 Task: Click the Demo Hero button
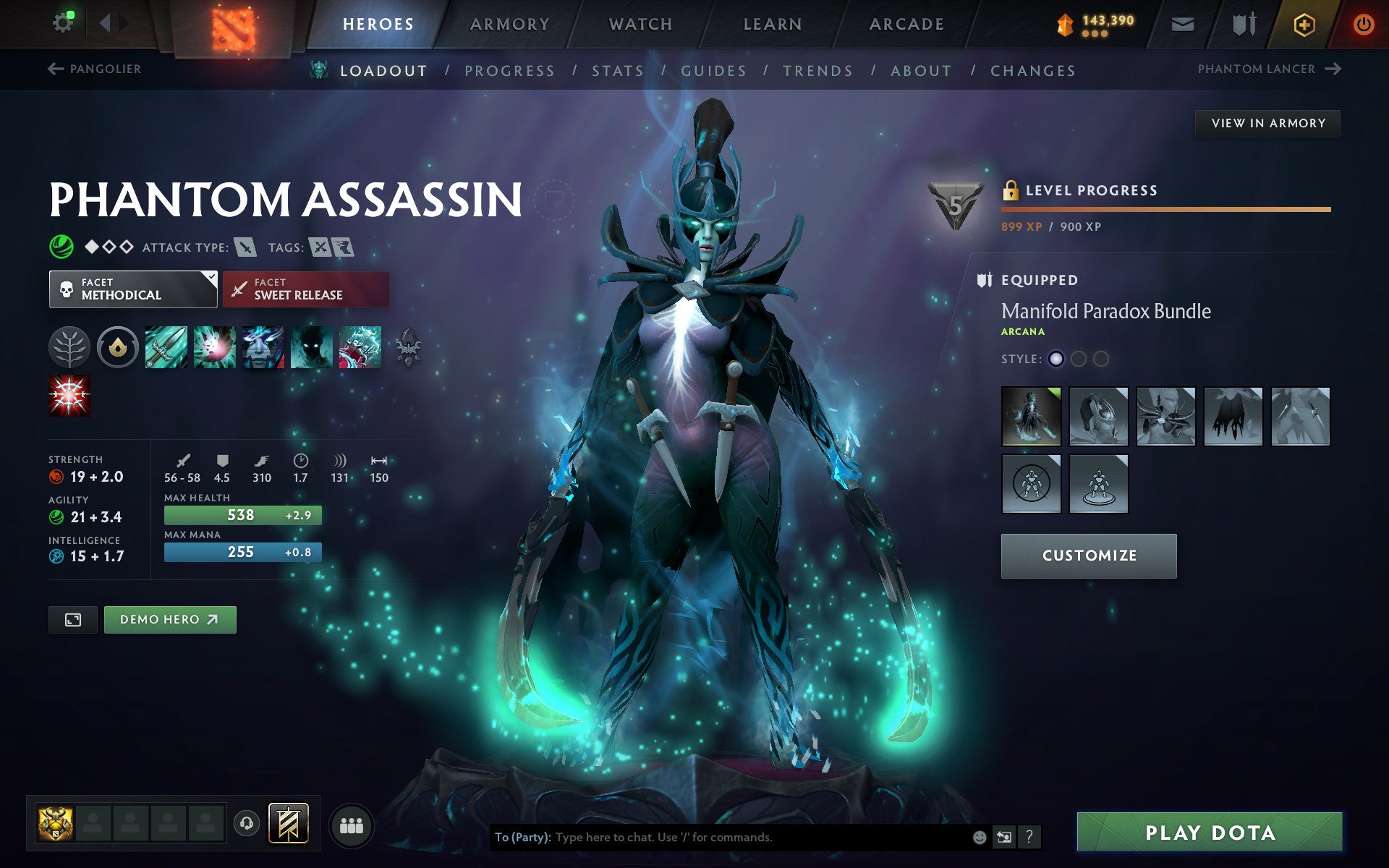[170, 619]
